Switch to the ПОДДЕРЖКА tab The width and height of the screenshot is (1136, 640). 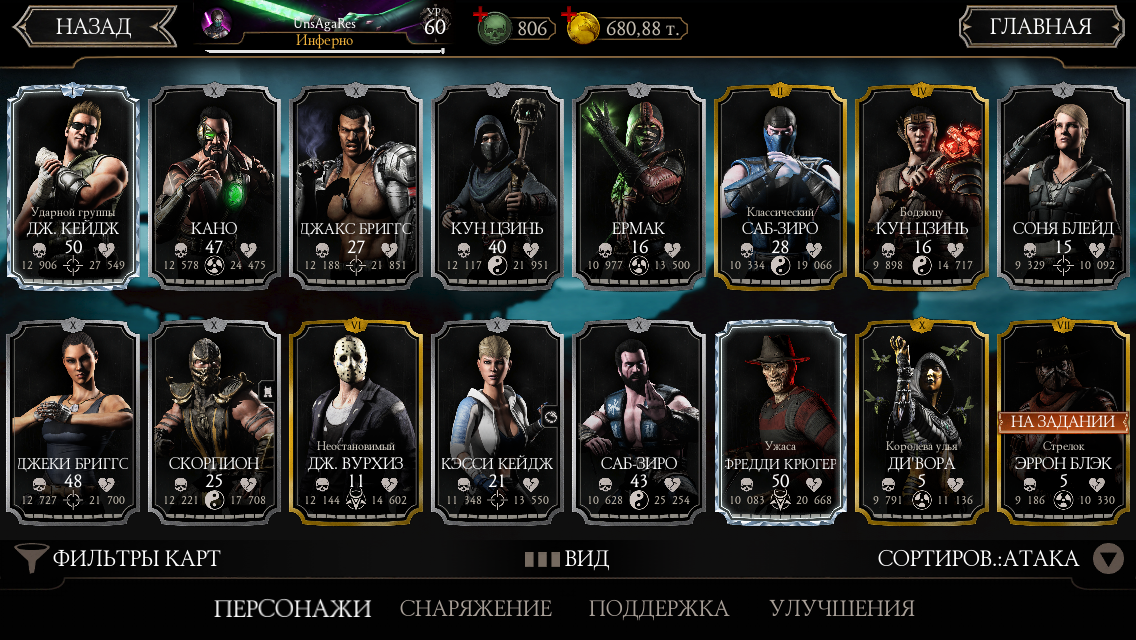point(658,608)
